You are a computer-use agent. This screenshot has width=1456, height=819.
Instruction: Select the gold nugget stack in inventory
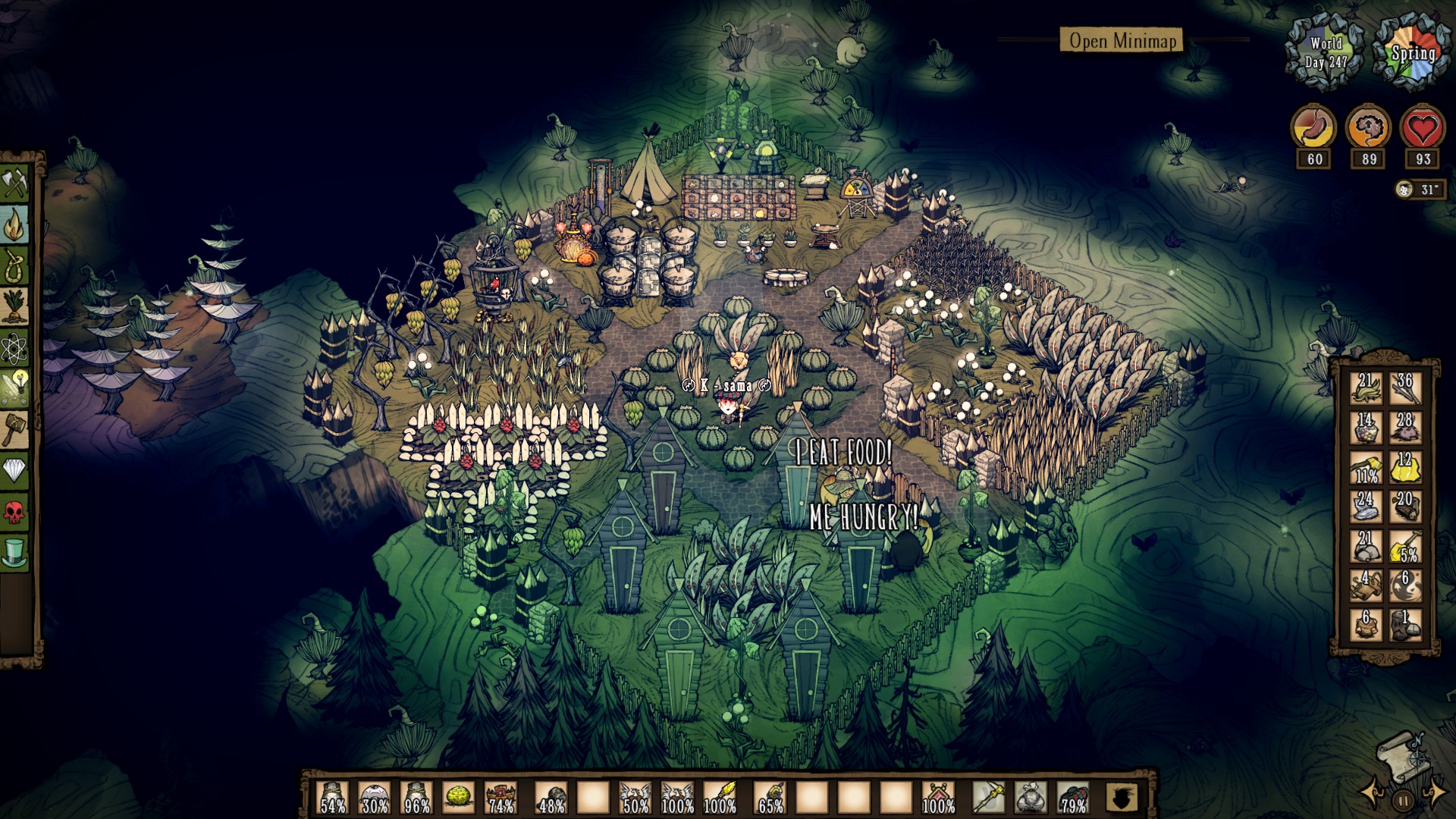point(1407,466)
